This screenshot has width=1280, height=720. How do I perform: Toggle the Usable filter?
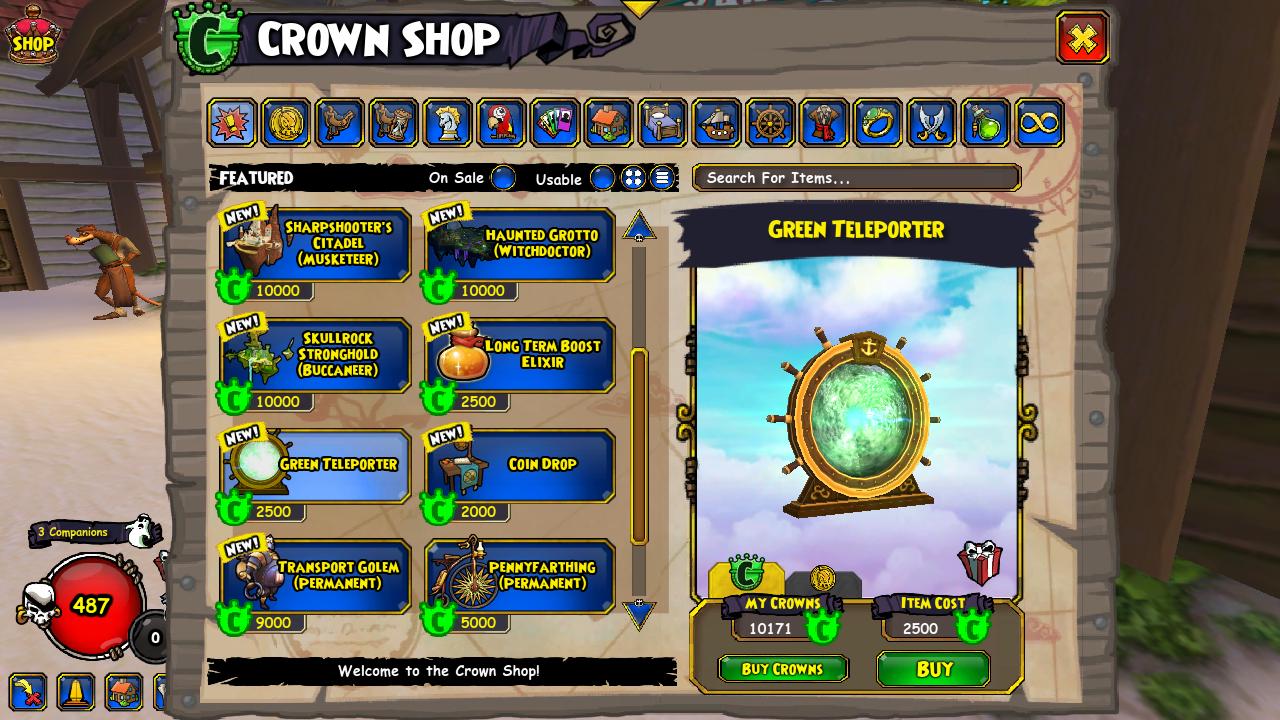[602, 178]
